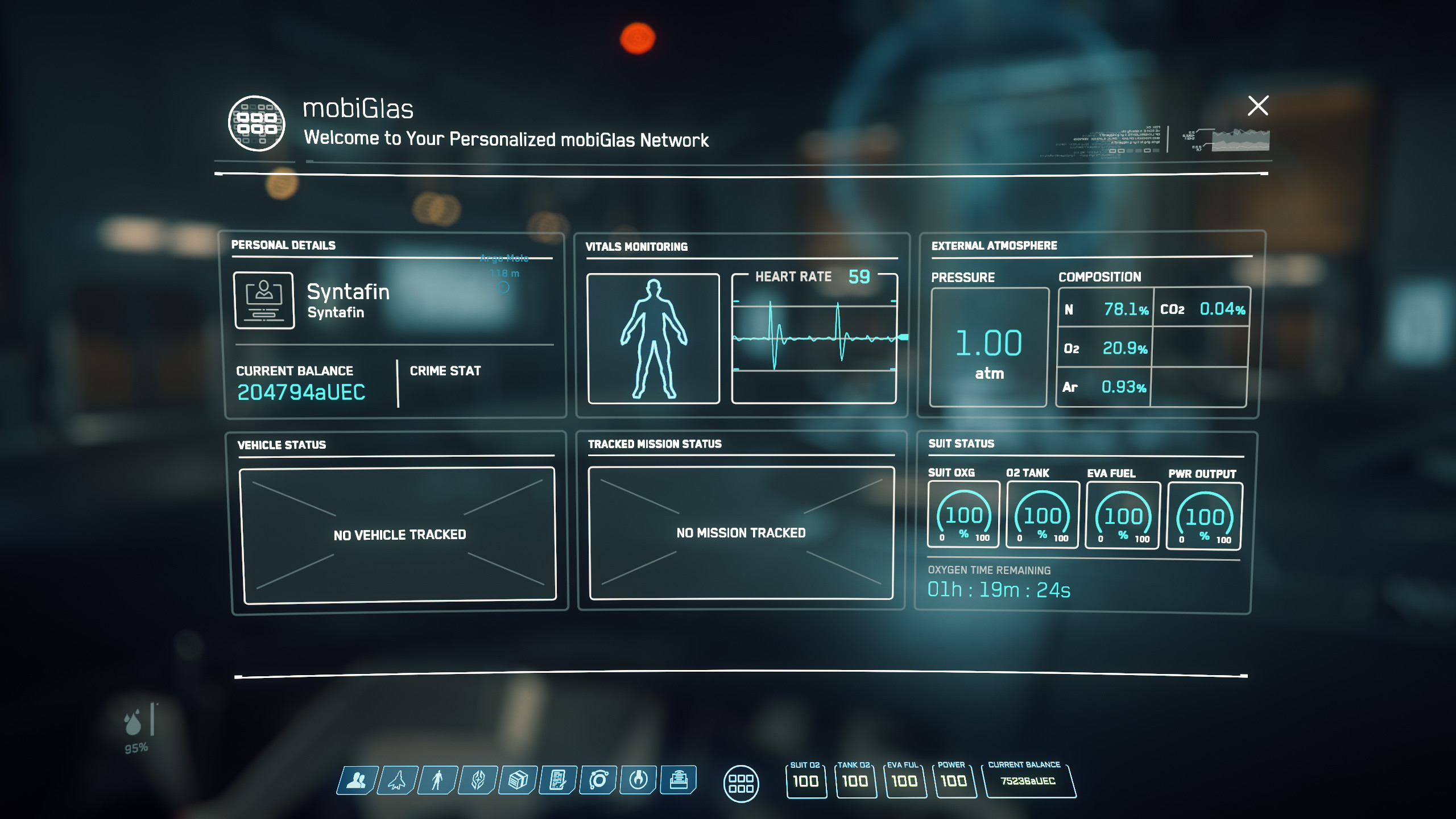Close the mobiGlas window
Viewport: 1456px width, 819px height.
coord(1258,106)
